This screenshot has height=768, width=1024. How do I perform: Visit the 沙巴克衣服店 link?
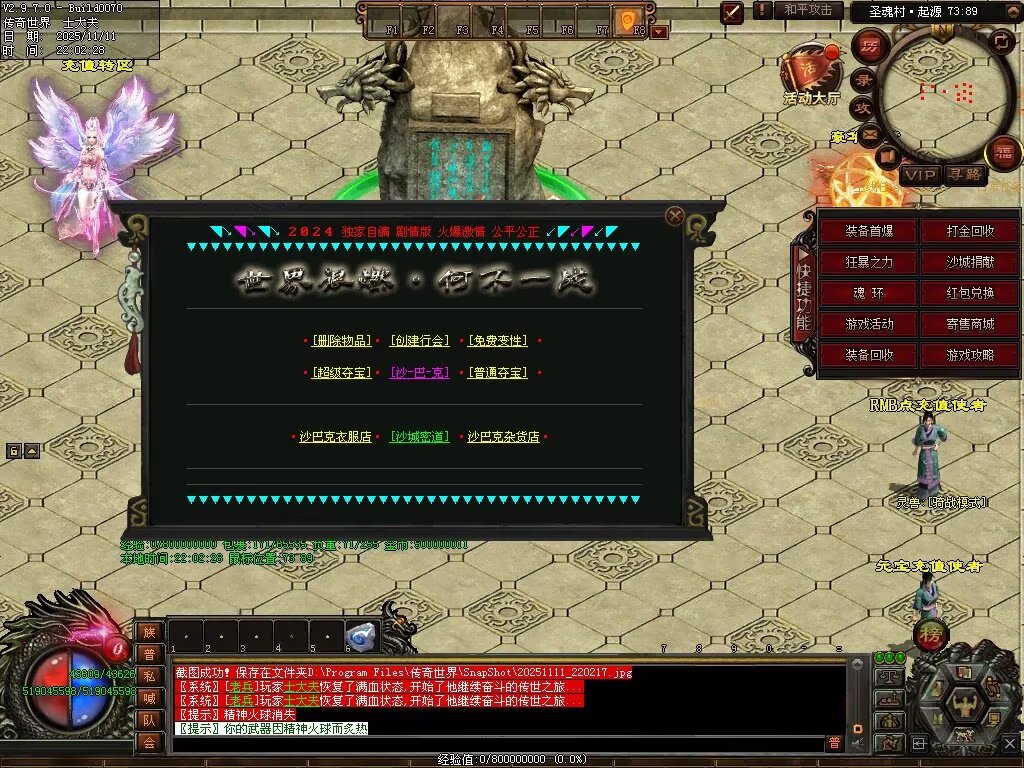(335, 437)
